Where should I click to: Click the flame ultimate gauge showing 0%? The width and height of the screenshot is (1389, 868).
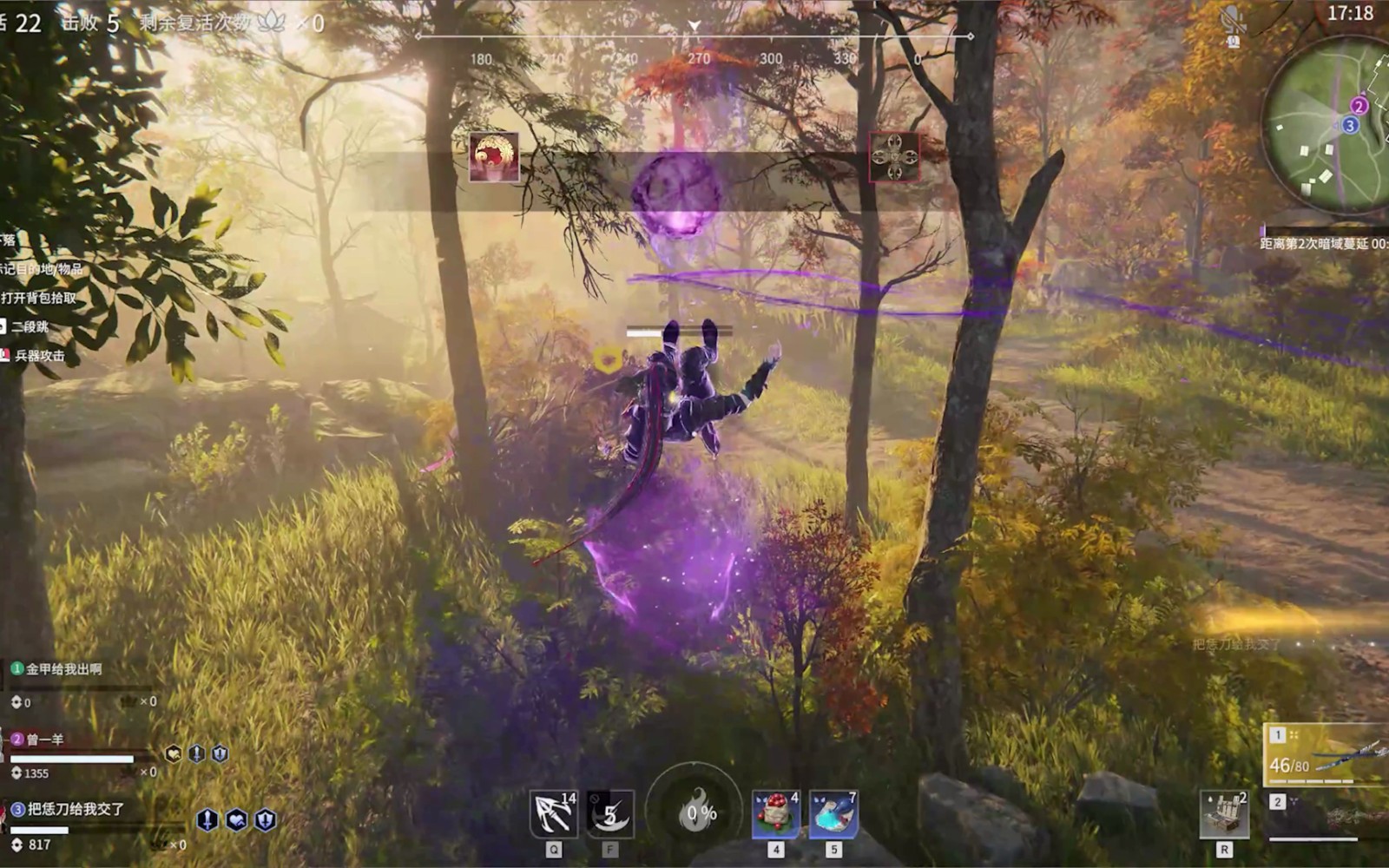point(696,812)
